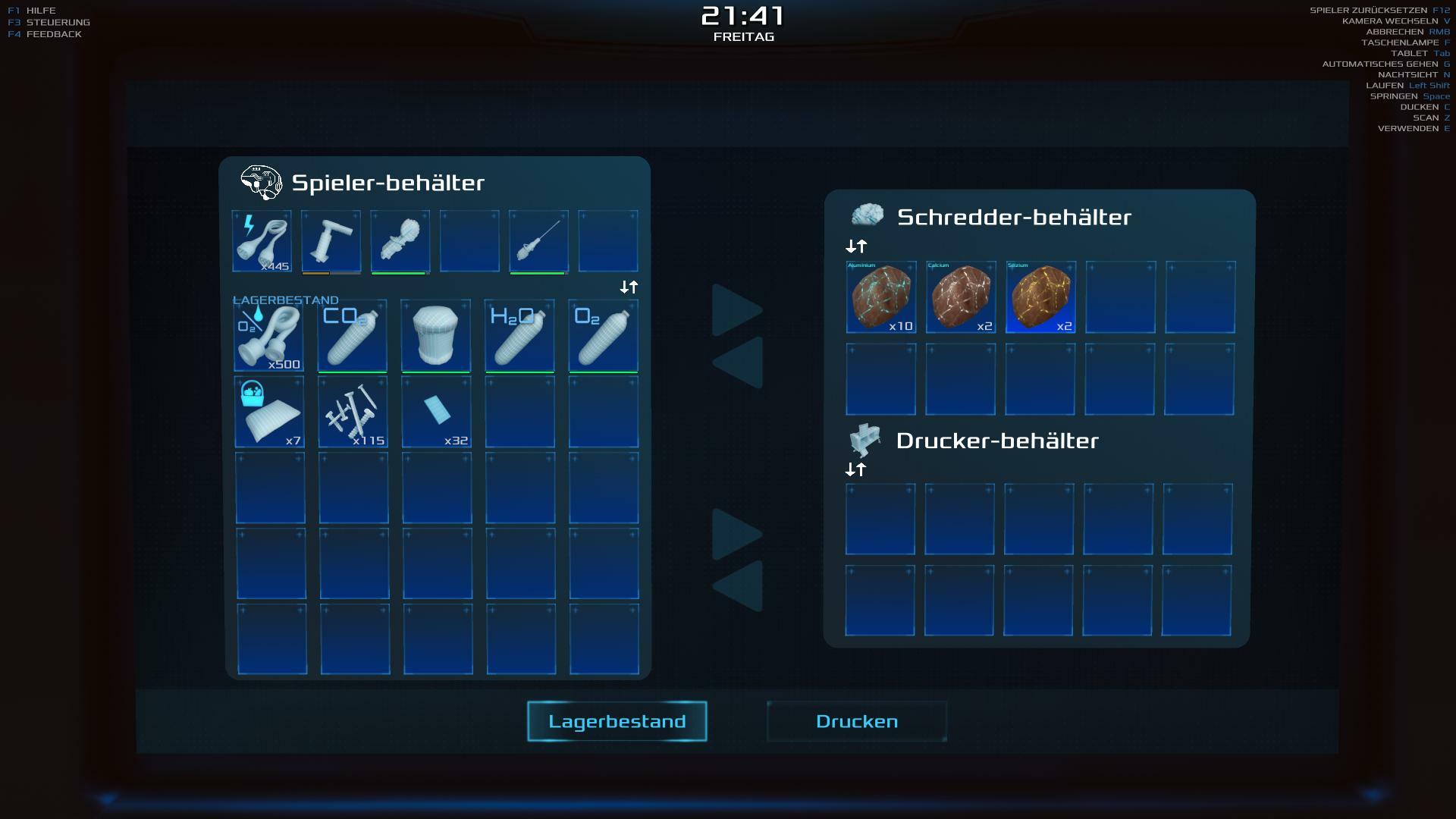Select the O2 water hose stack x500
Image resolution: width=1456 pixels, height=819 pixels.
tap(268, 335)
